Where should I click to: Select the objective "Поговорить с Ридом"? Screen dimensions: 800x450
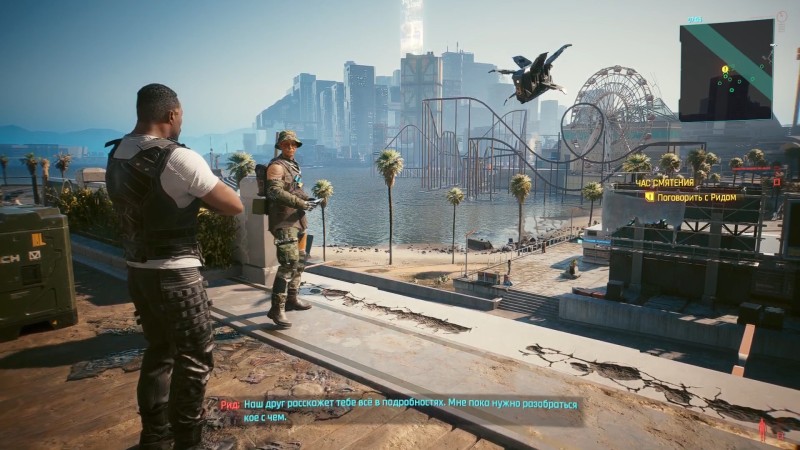click(x=695, y=197)
